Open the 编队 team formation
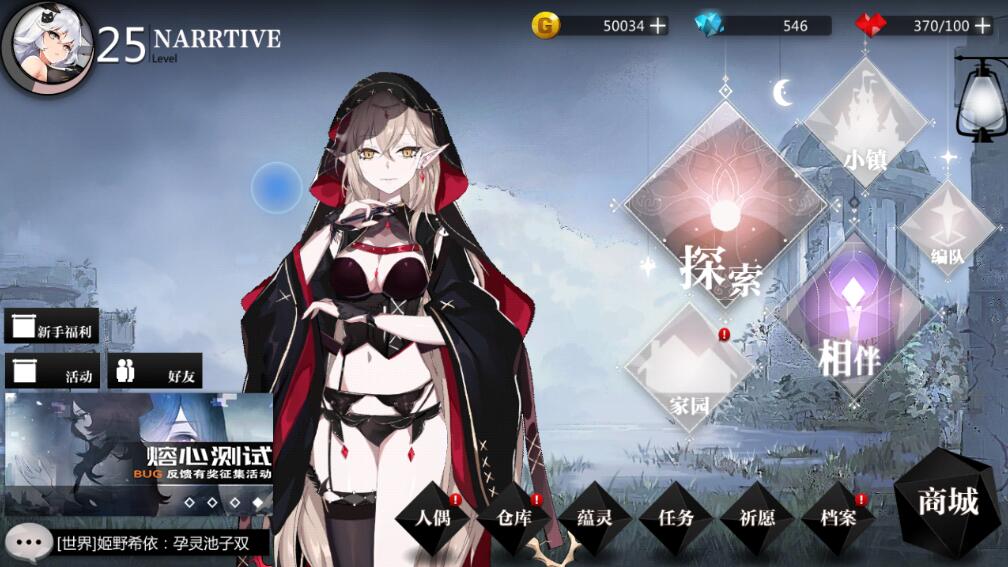 click(946, 228)
